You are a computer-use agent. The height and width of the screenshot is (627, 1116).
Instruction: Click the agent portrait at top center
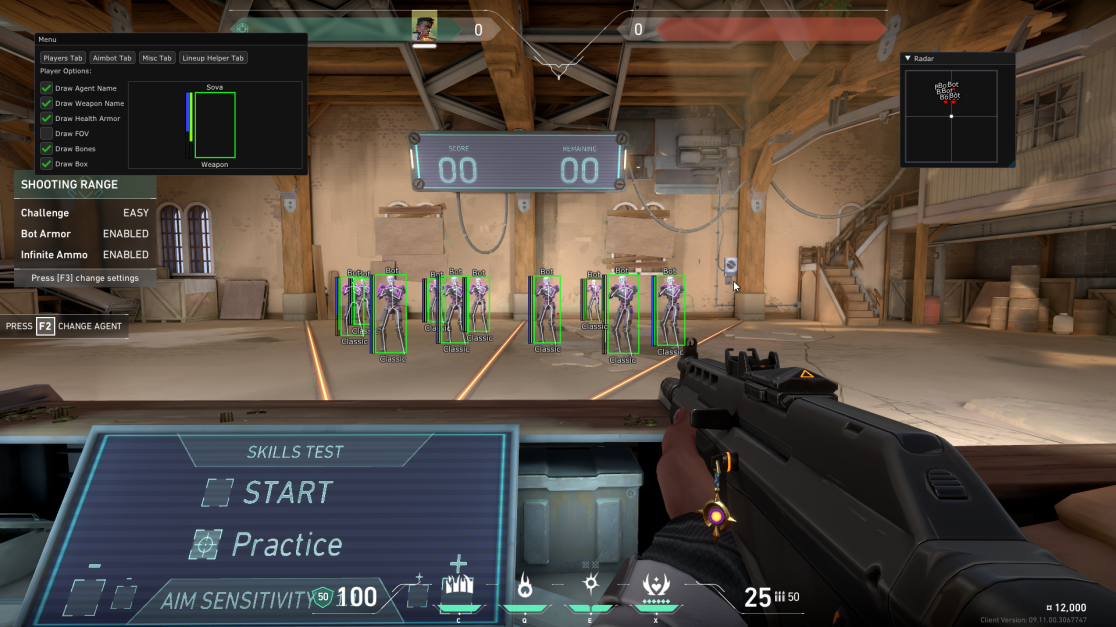pos(425,27)
